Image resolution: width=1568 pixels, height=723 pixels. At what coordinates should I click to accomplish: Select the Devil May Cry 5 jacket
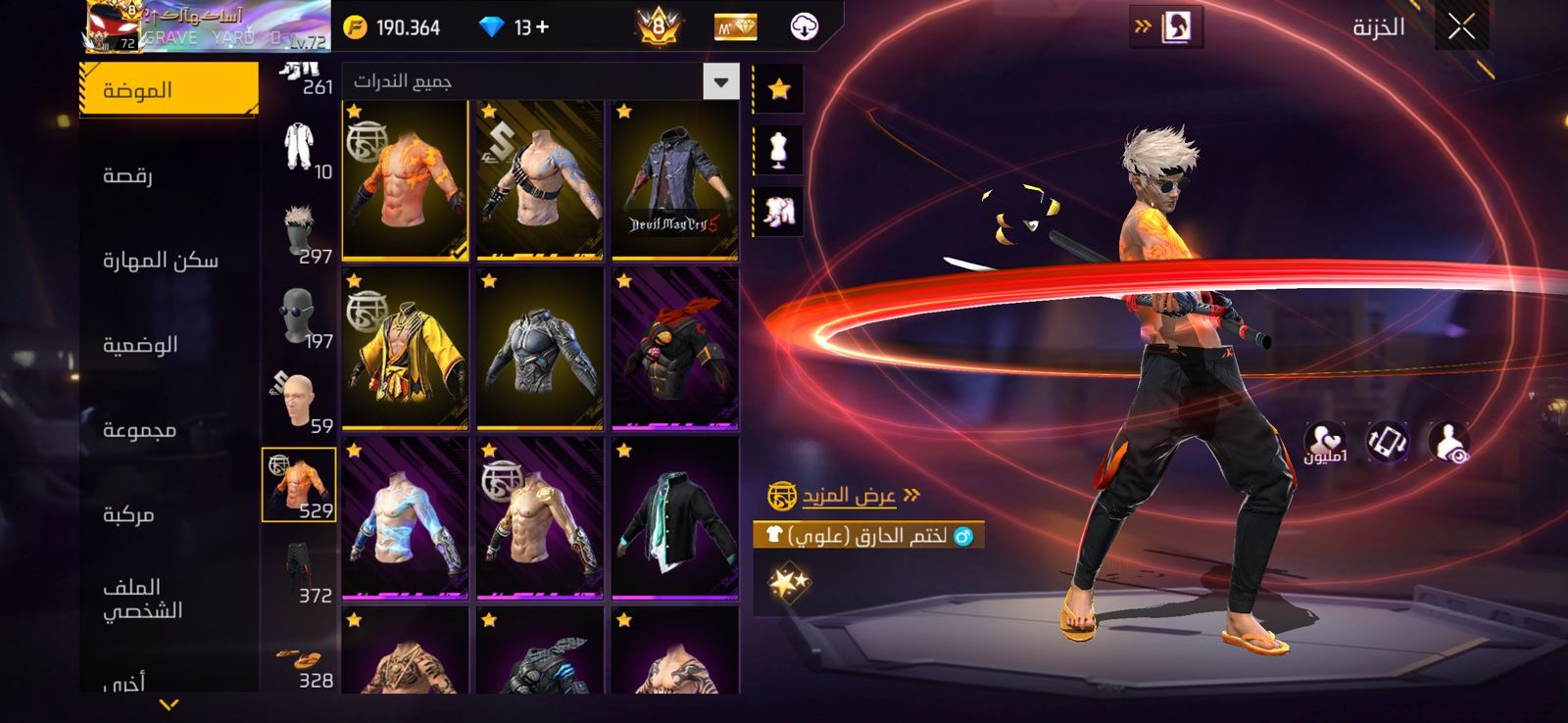pyautogui.click(x=674, y=180)
